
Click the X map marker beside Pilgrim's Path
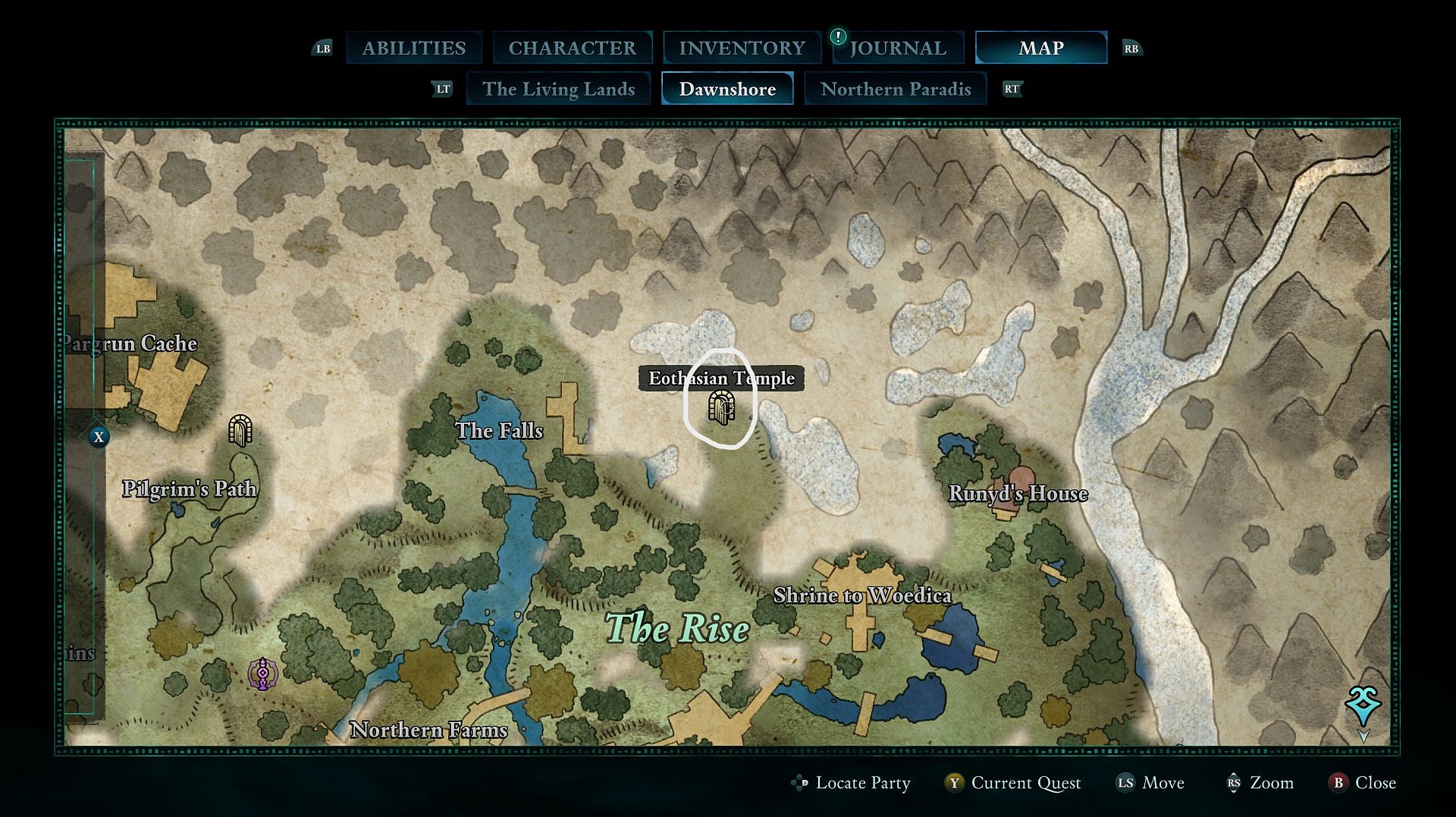click(99, 436)
